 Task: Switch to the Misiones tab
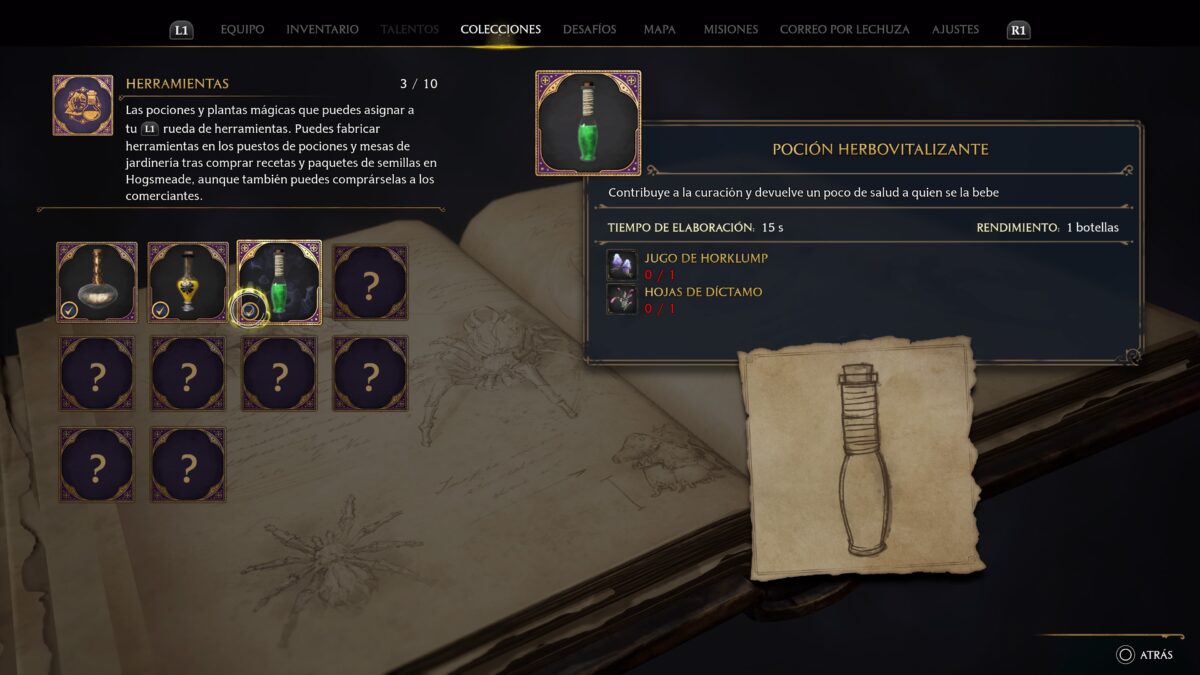point(730,30)
